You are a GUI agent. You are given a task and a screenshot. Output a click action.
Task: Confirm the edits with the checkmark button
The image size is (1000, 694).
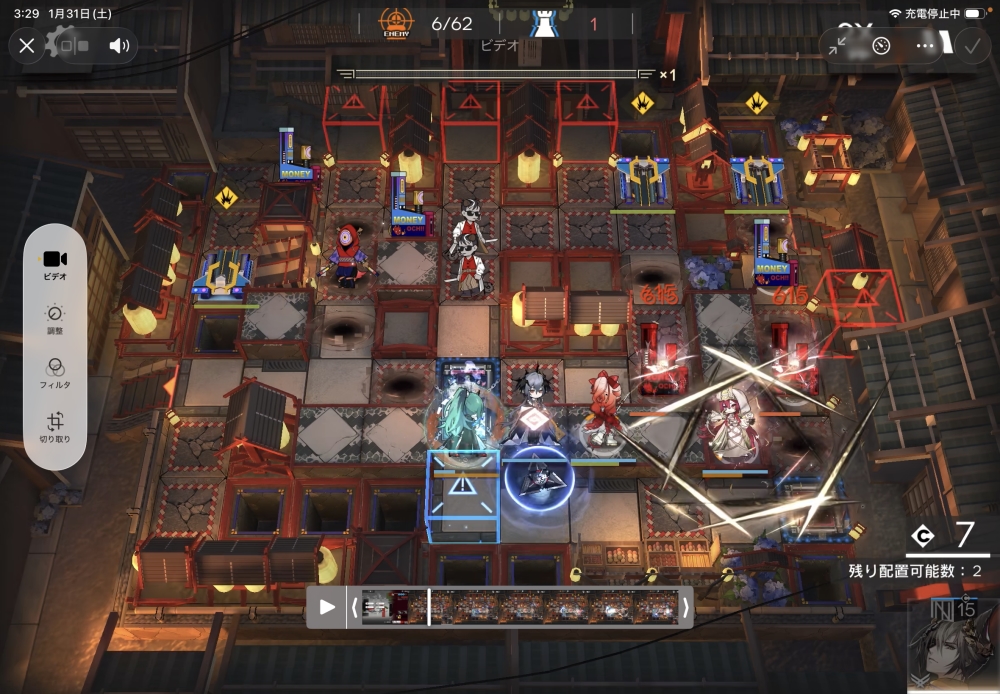(970, 45)
